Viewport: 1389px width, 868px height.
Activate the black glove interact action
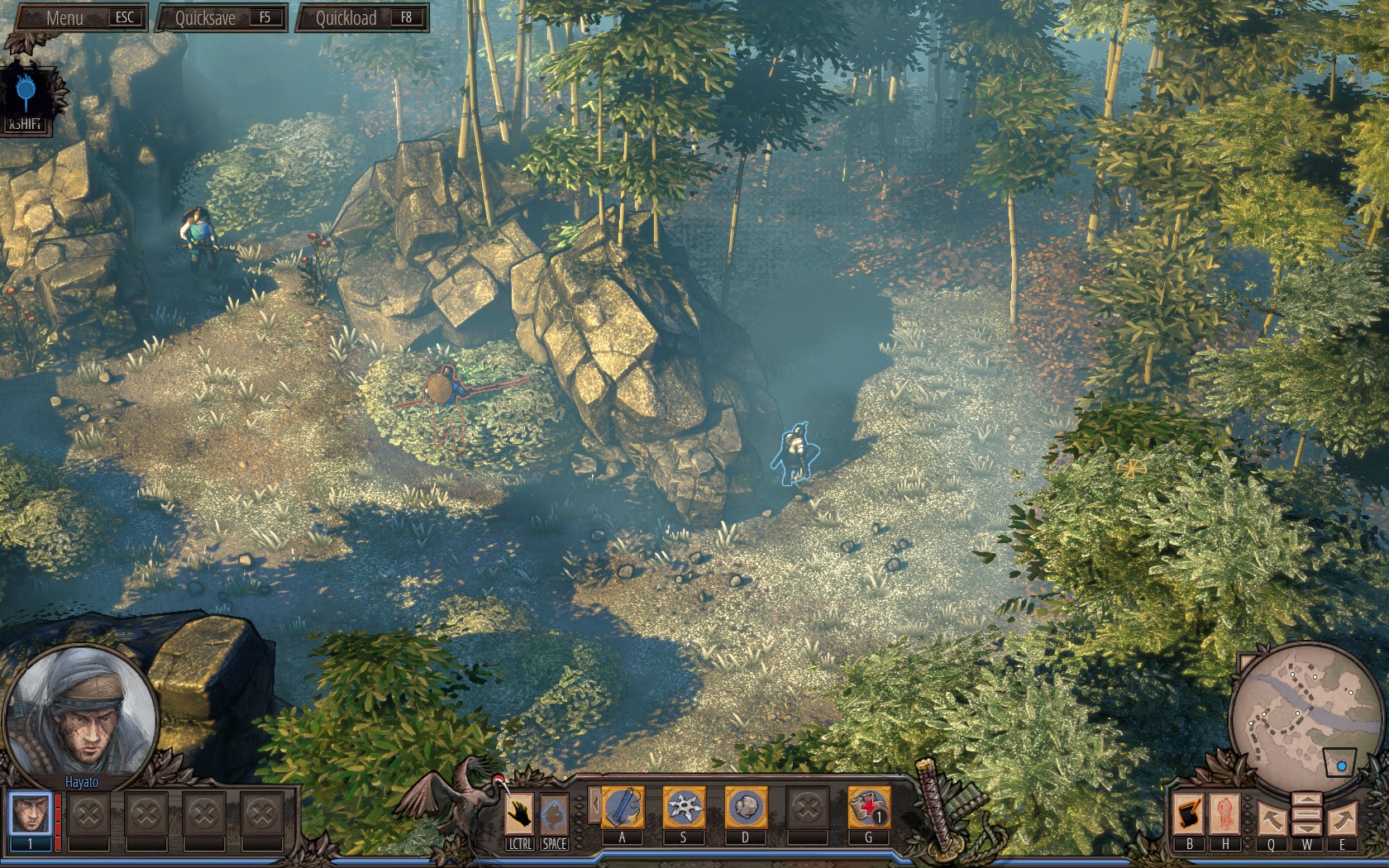pyautogui.click(x=519, y=813)
